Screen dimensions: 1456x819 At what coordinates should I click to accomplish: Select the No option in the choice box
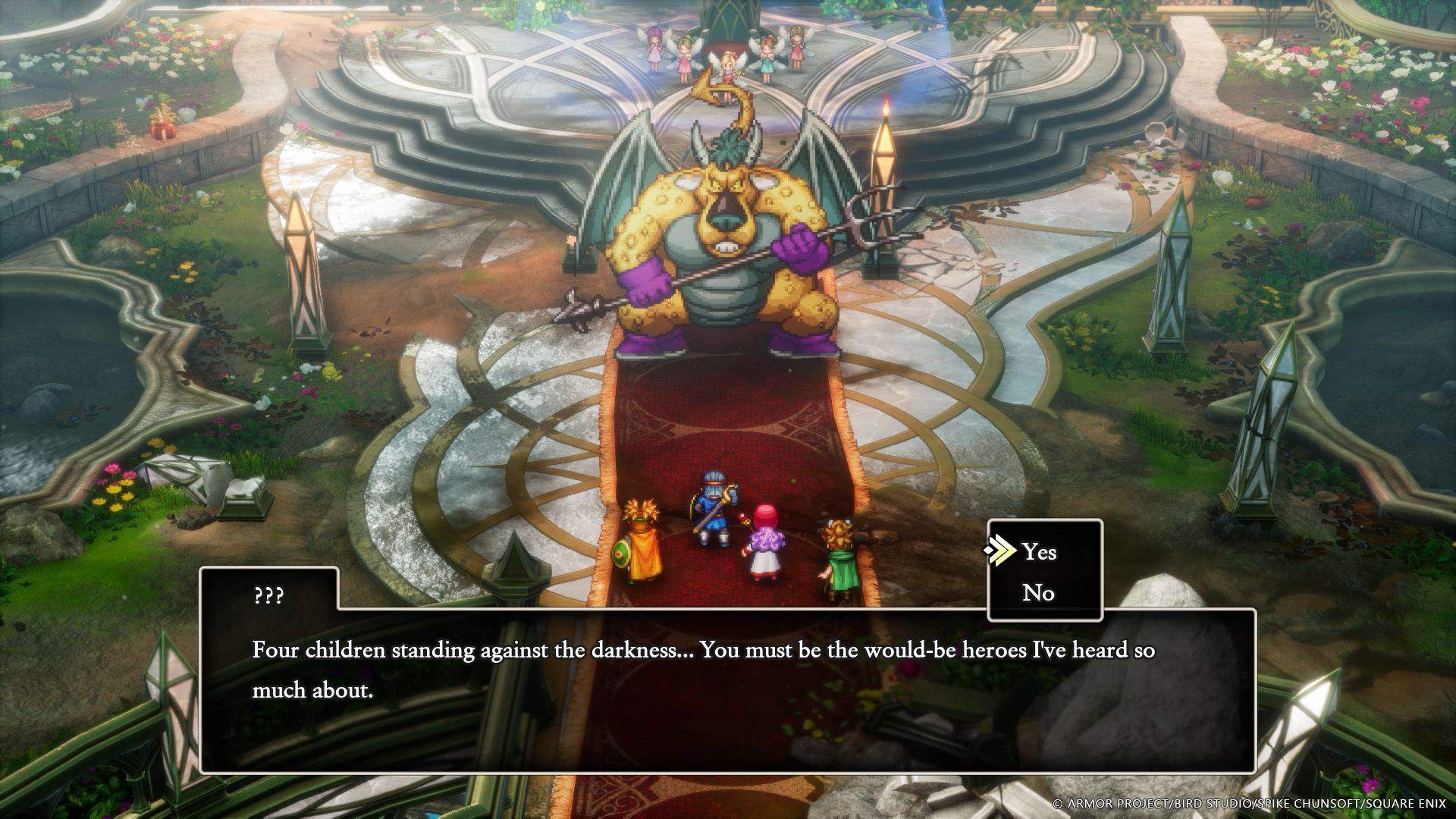click(x=1039, y=593)
